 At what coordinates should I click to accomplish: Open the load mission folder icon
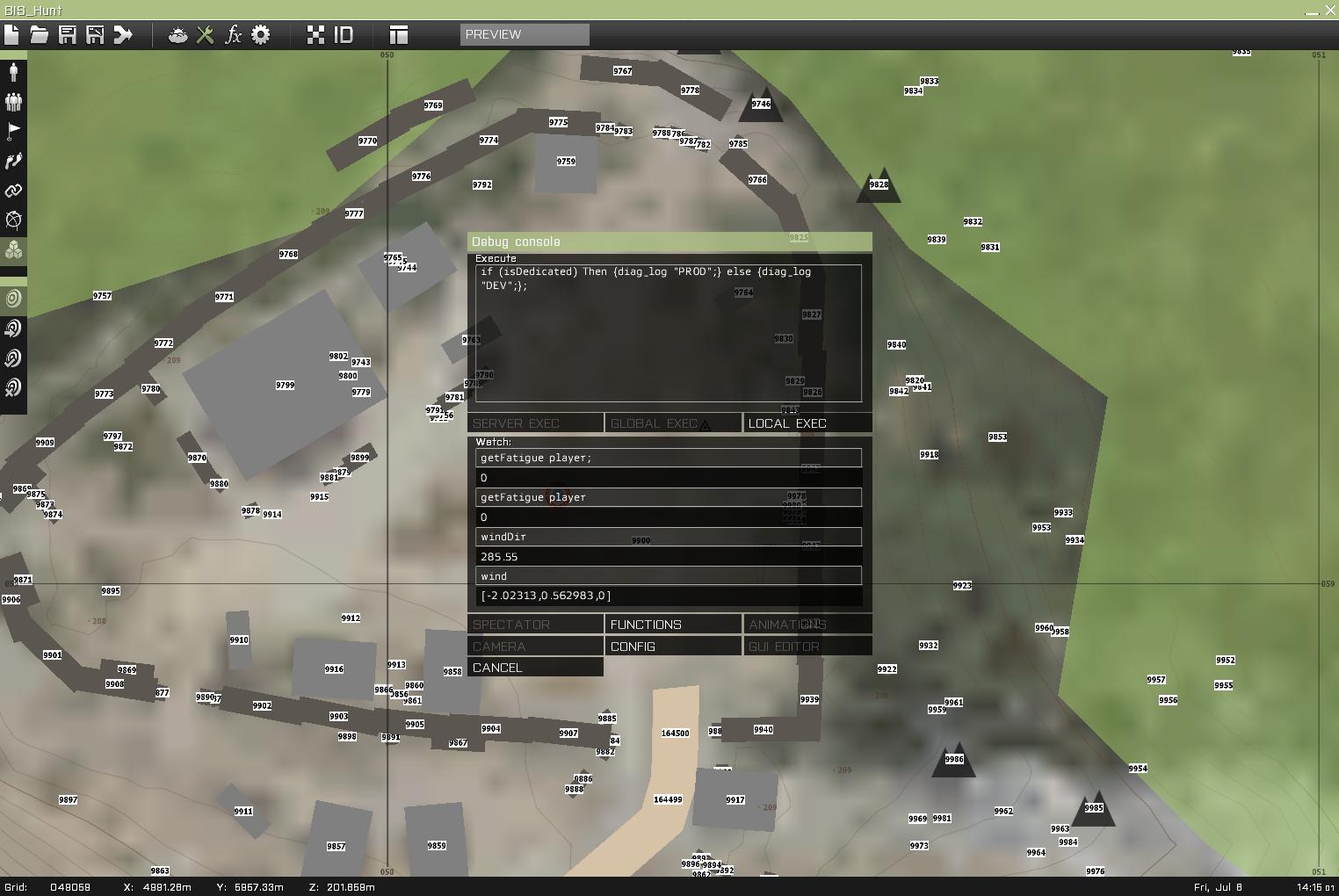tap(39, 34)
